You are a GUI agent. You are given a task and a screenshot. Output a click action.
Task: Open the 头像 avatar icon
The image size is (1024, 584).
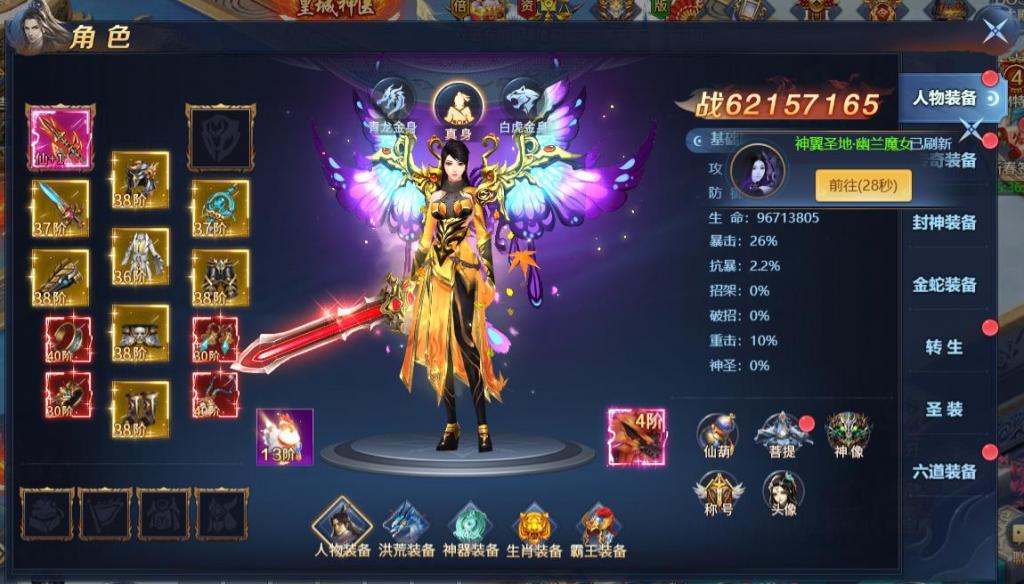pyautogui.click(x=783, y=492)
